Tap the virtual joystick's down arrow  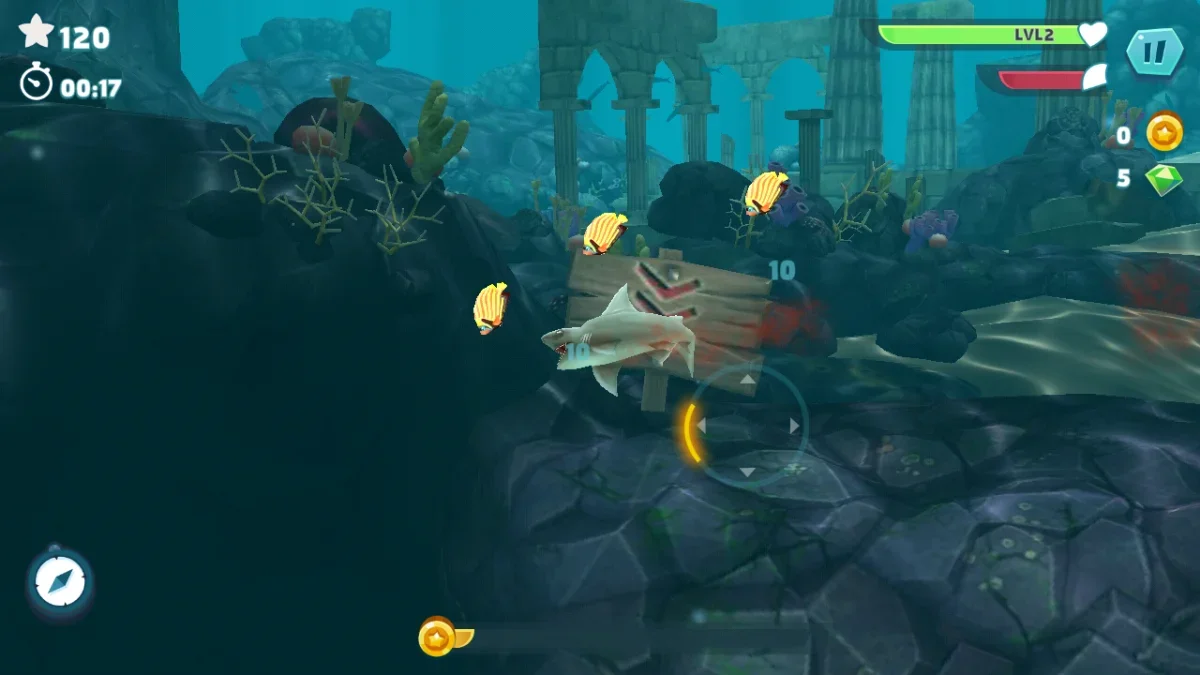(x=748, y=472)
